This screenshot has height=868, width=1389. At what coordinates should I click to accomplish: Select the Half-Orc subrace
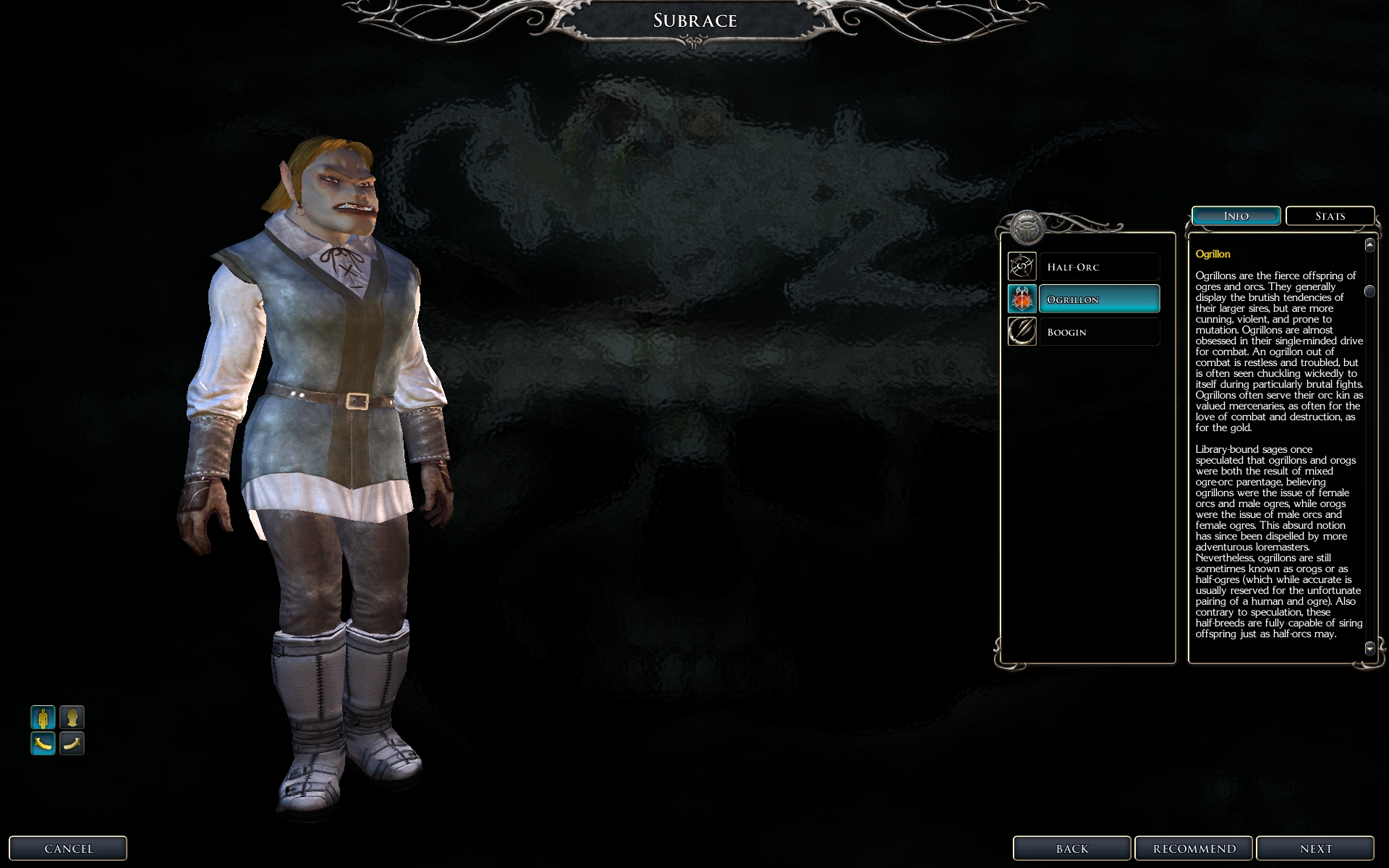(1098, 267)
